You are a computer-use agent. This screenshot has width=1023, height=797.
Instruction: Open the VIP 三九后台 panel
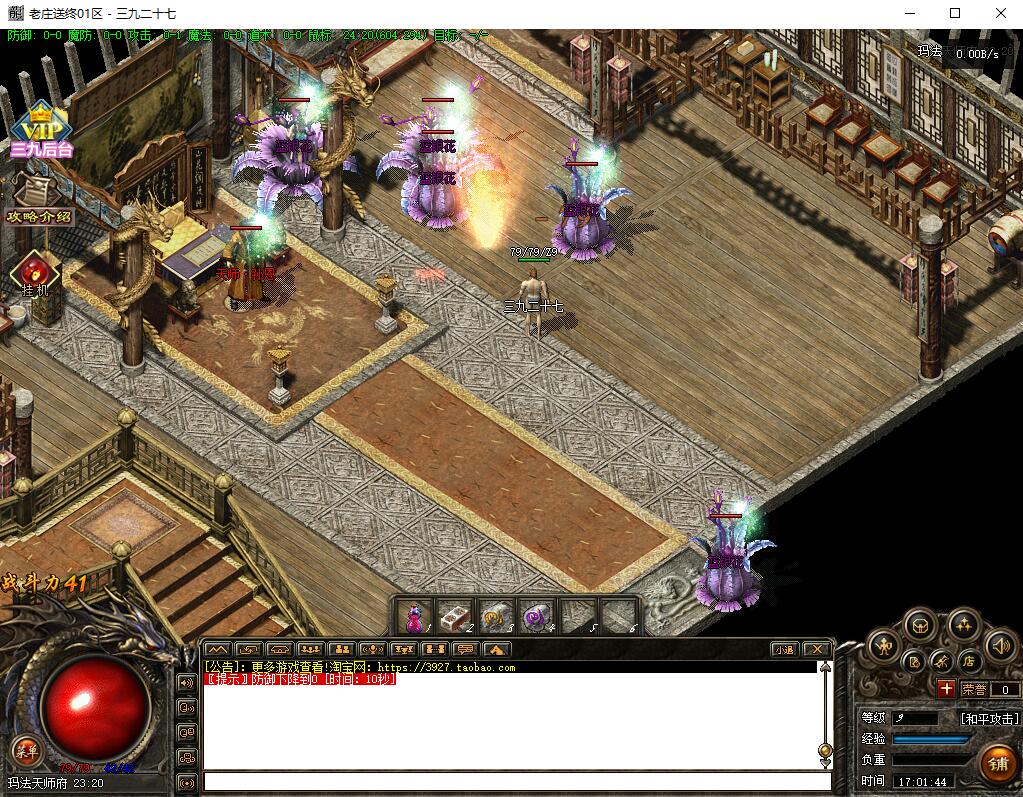[40, 130]
